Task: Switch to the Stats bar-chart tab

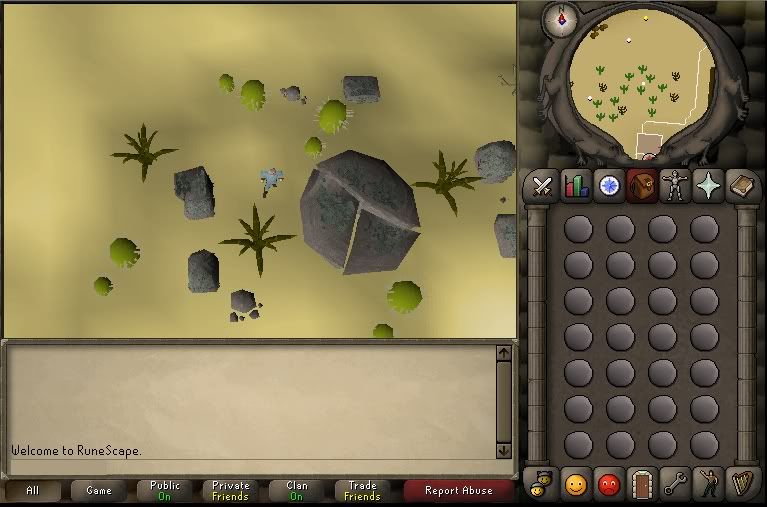Action: click(x=576, y=186)
